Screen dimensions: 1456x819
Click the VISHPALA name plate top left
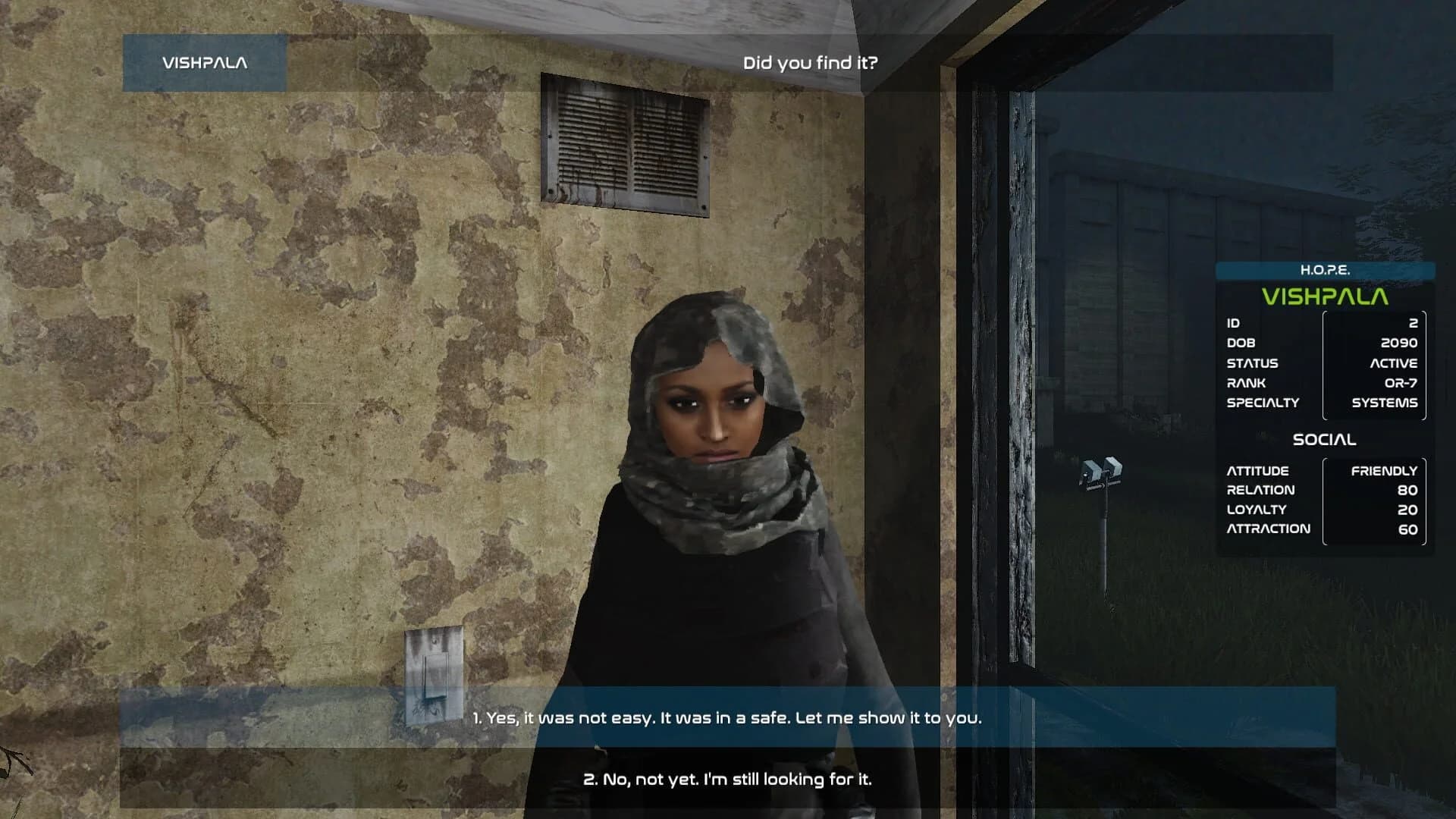click(203, 64)
